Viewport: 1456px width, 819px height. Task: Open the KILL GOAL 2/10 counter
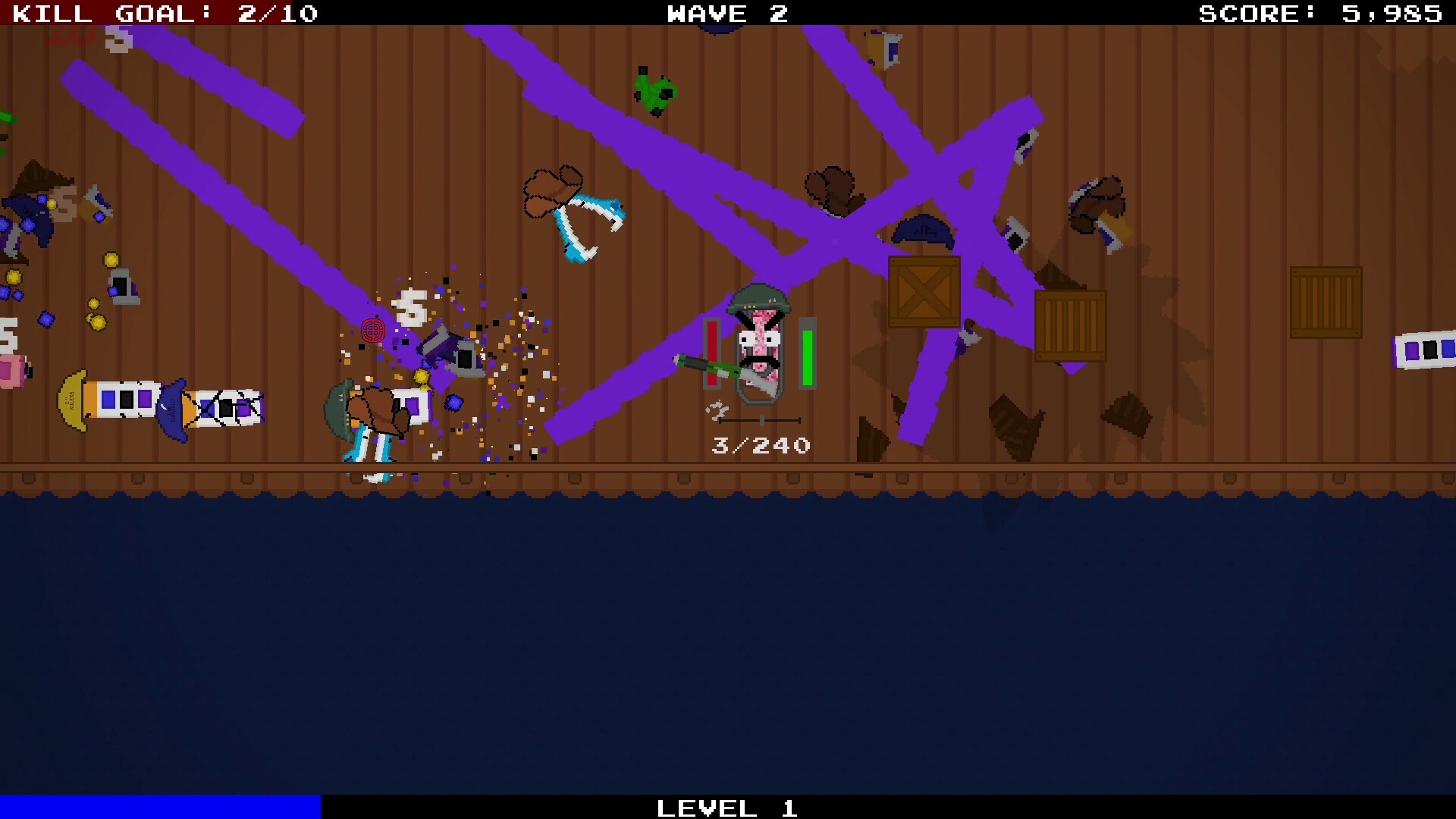coord(163,13)
